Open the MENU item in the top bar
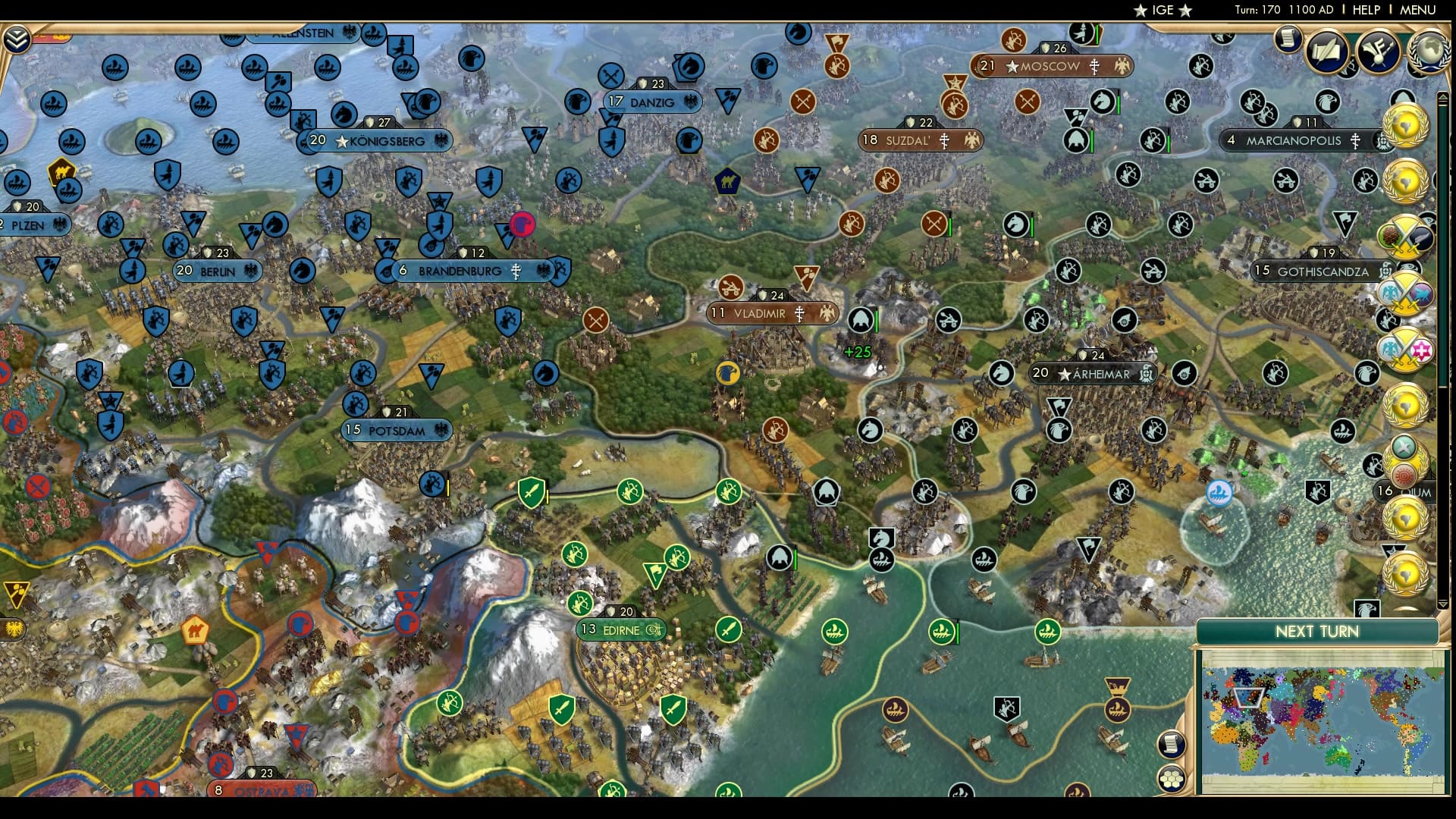 pos(1420,10)
